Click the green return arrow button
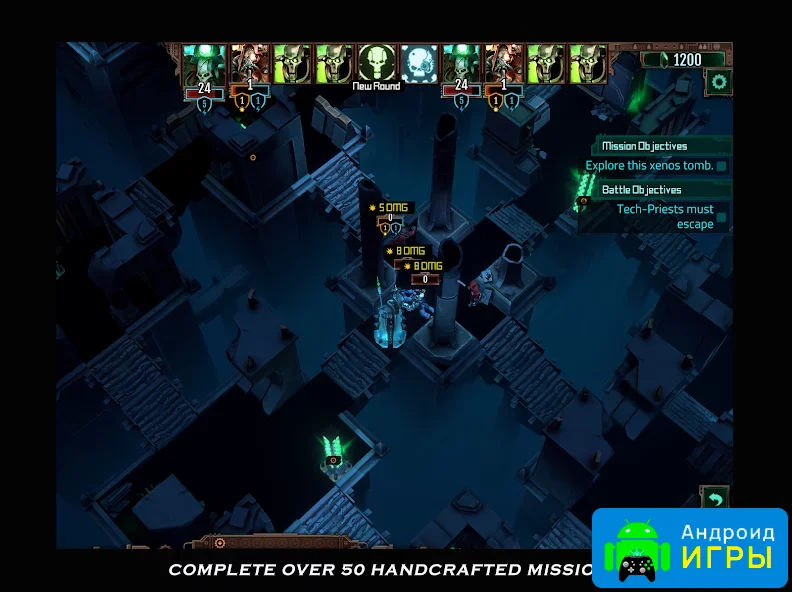 click(716, 498)
